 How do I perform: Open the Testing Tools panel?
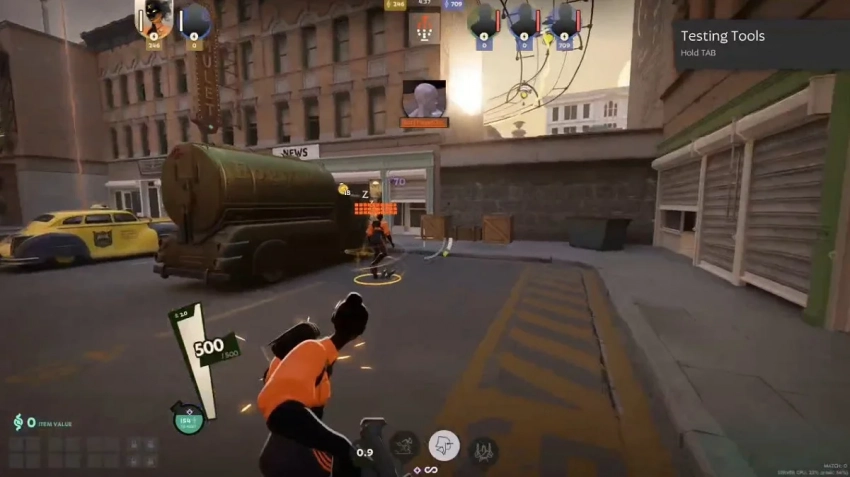(x=760, y=44)
